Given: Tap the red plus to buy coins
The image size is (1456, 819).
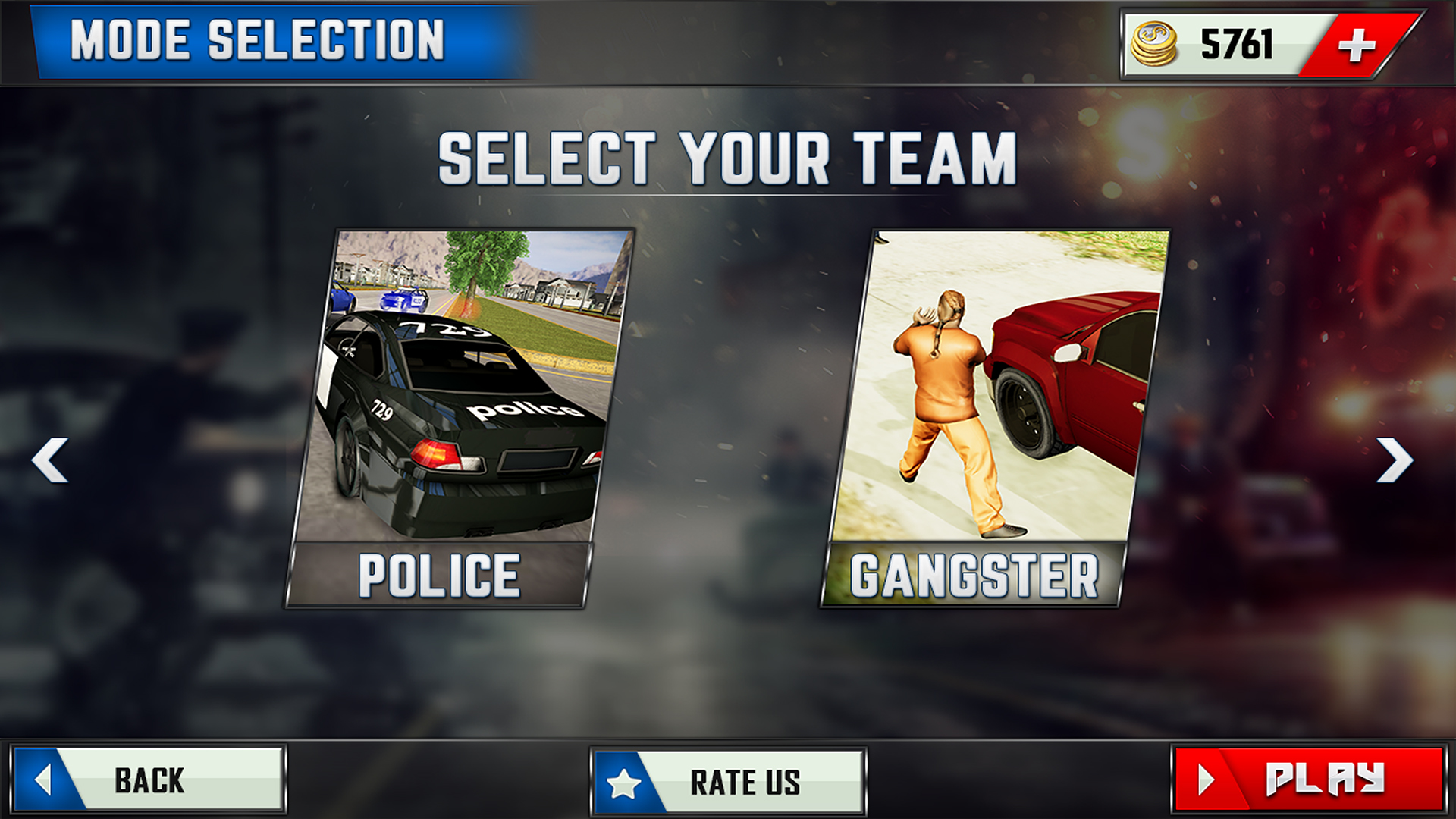Looking at the screenshot, I should pyautogui.click(x=1360, y=44).
